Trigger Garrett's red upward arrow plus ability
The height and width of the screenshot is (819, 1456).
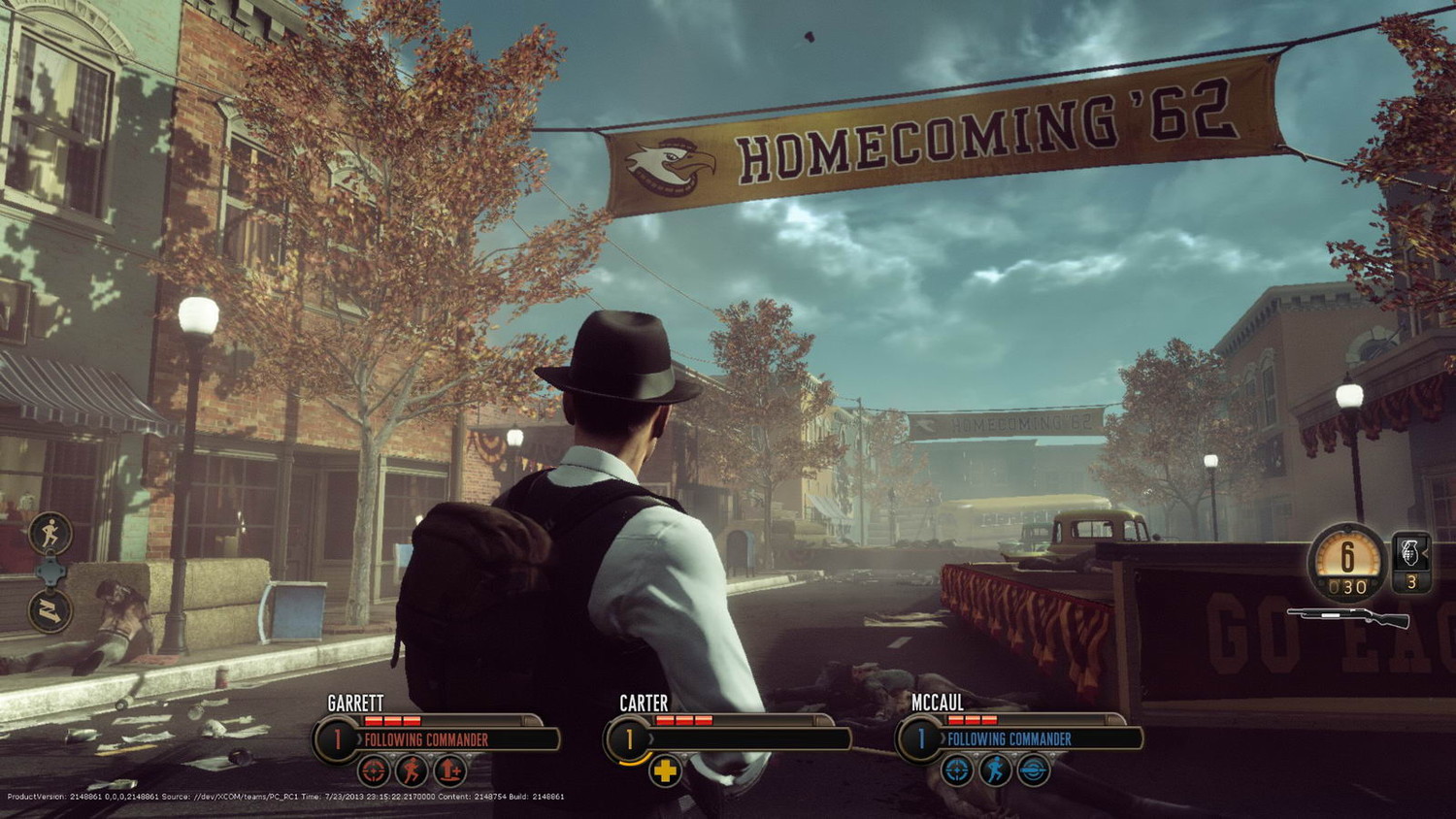point(449,771)
